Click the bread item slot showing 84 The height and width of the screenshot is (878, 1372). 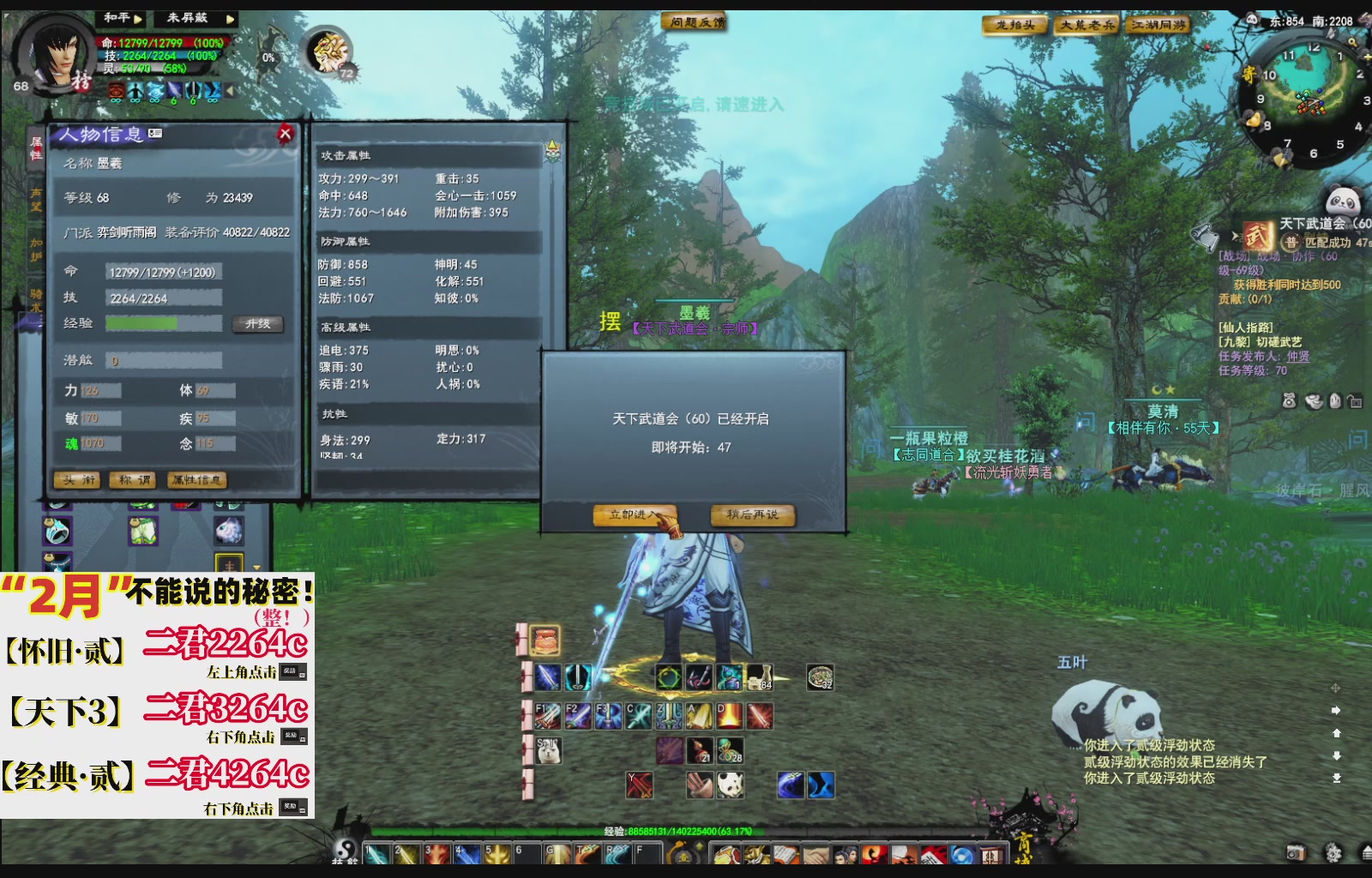pyautogui.click(x=759, y=677)
